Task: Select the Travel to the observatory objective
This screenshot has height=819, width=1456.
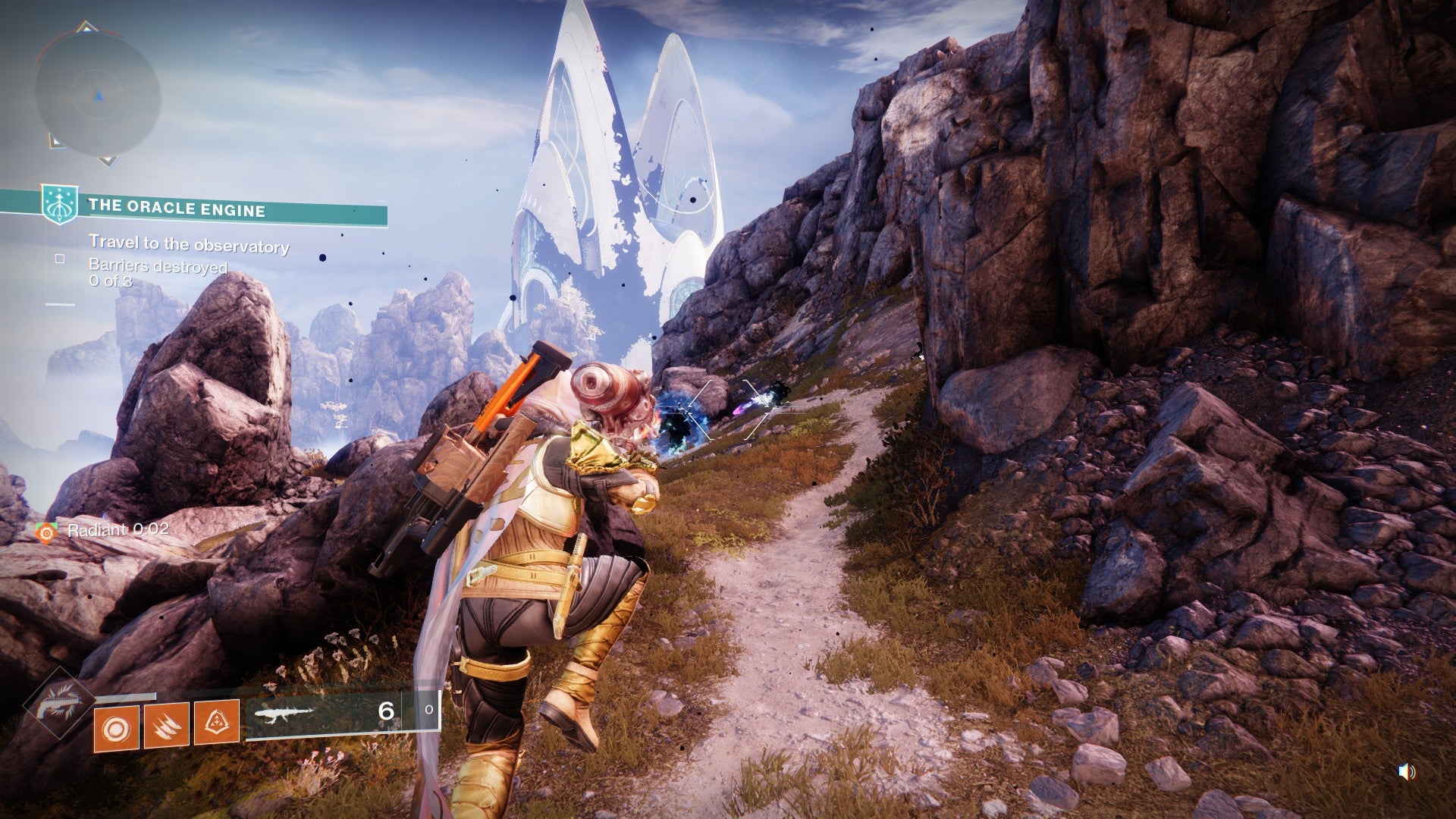Action: [189, 246]
